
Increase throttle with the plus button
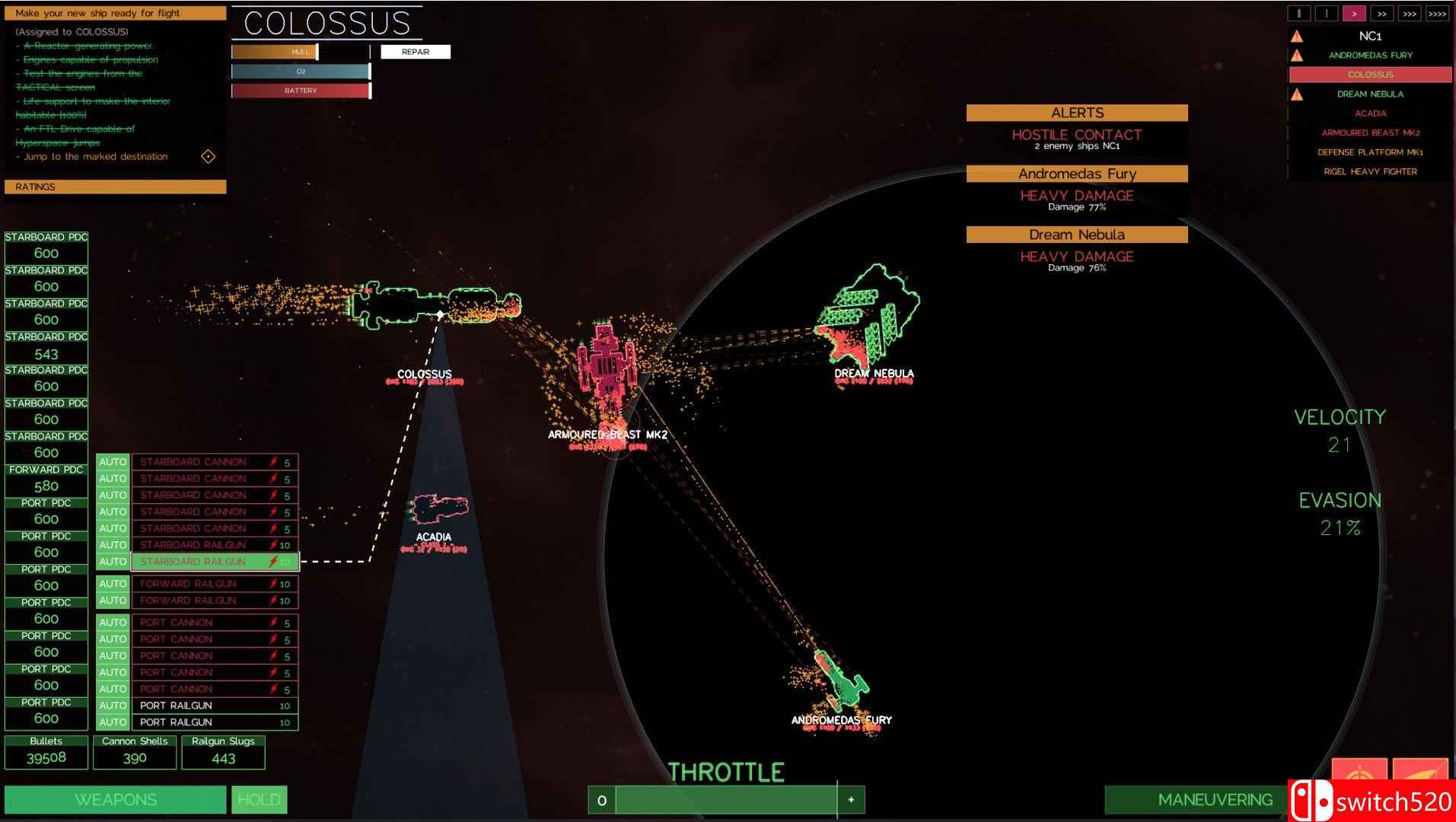[x=851, y=800]
